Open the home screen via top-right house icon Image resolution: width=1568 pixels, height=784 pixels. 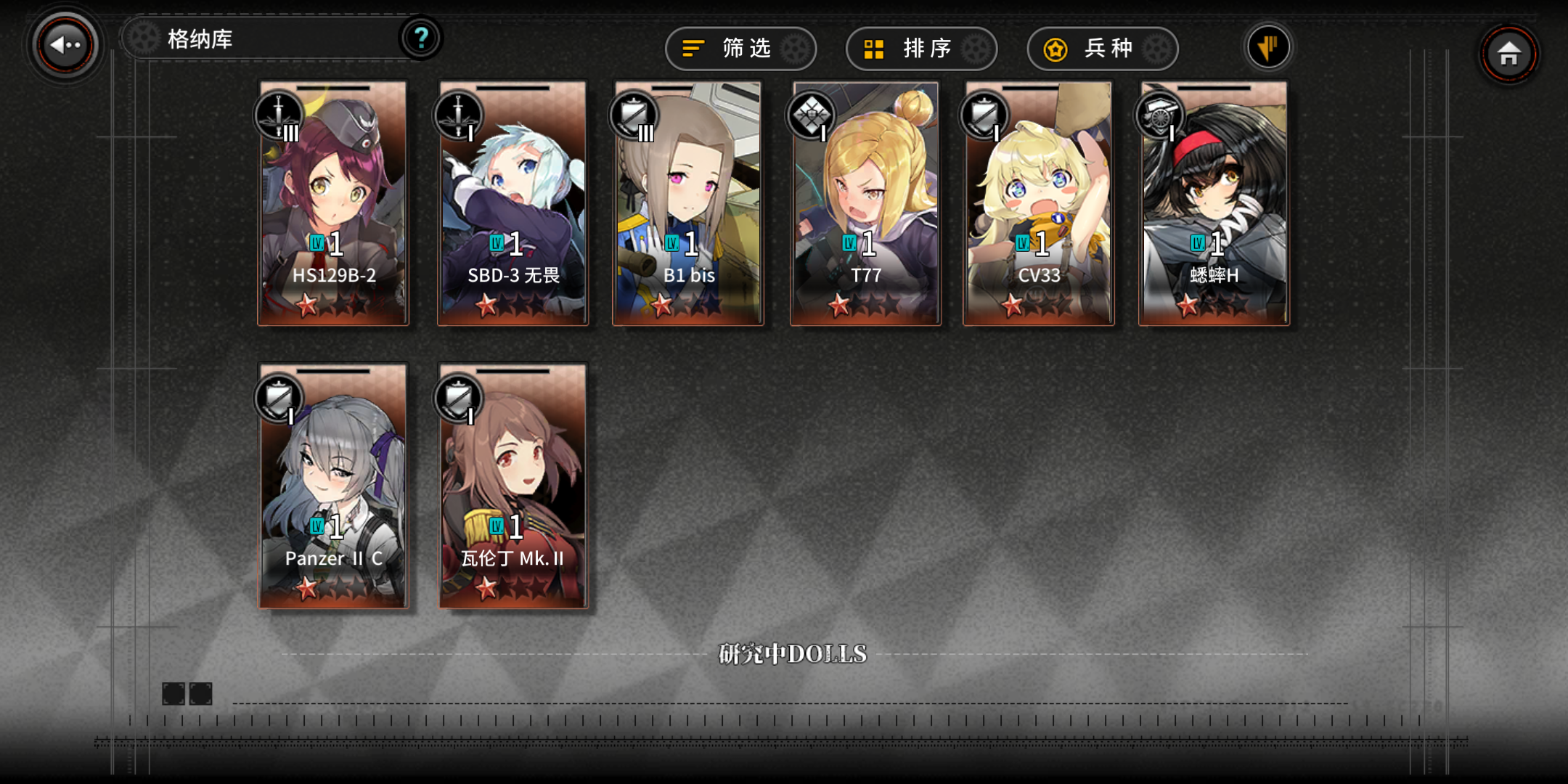pyautogui.click(x=1510, y=53)
